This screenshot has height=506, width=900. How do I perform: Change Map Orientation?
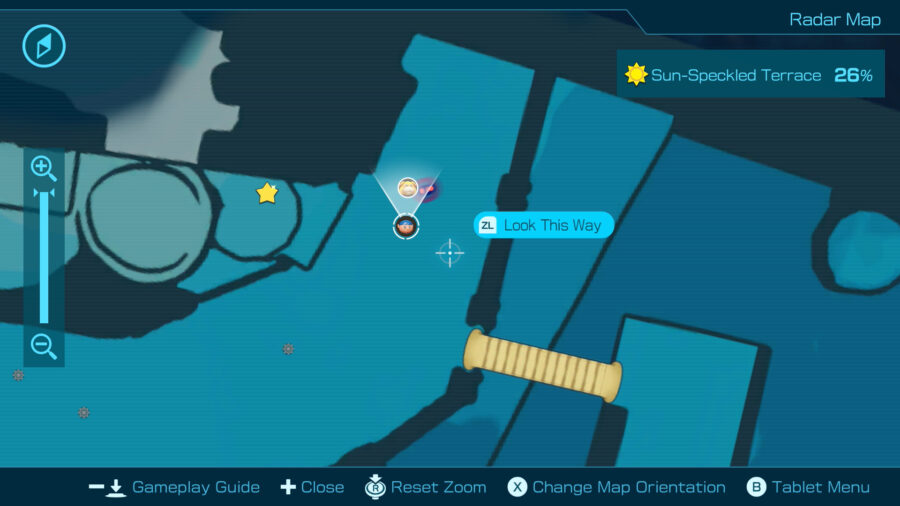(x=616, y=487)
